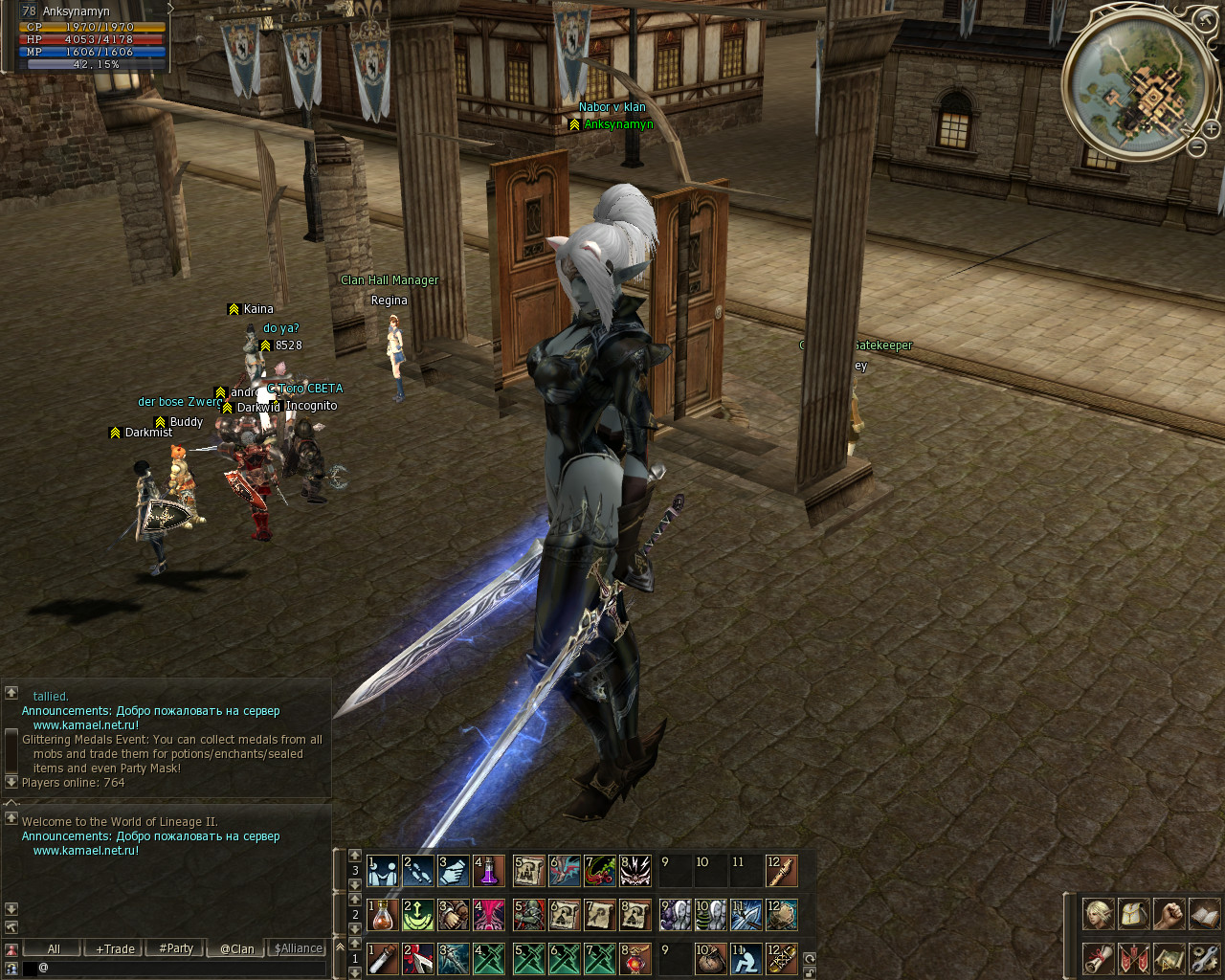Switch to the +Trade chat tab
This screenshot has height=980, width=1225.
[115, 948]
